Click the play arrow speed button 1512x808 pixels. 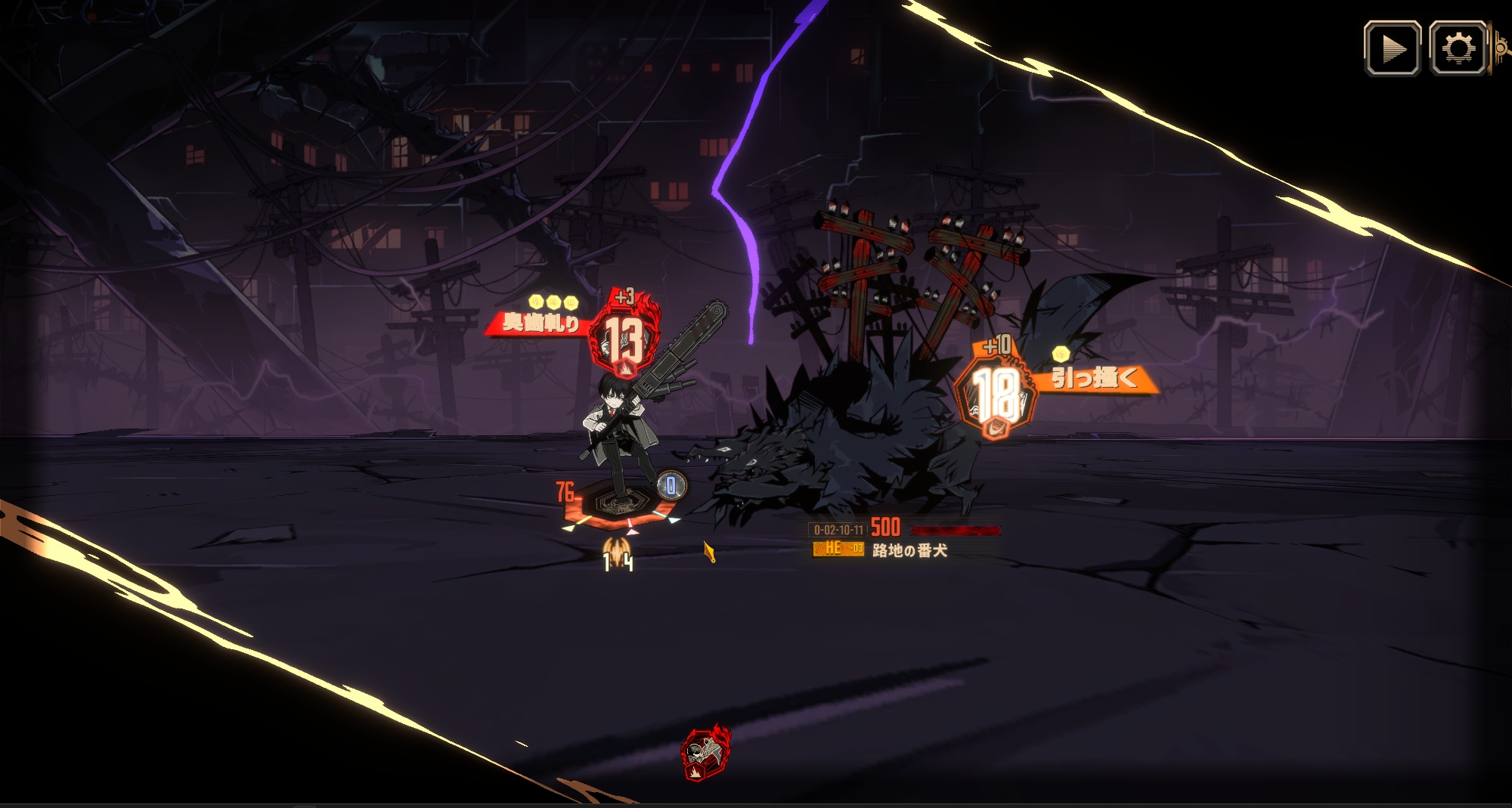1392,49
